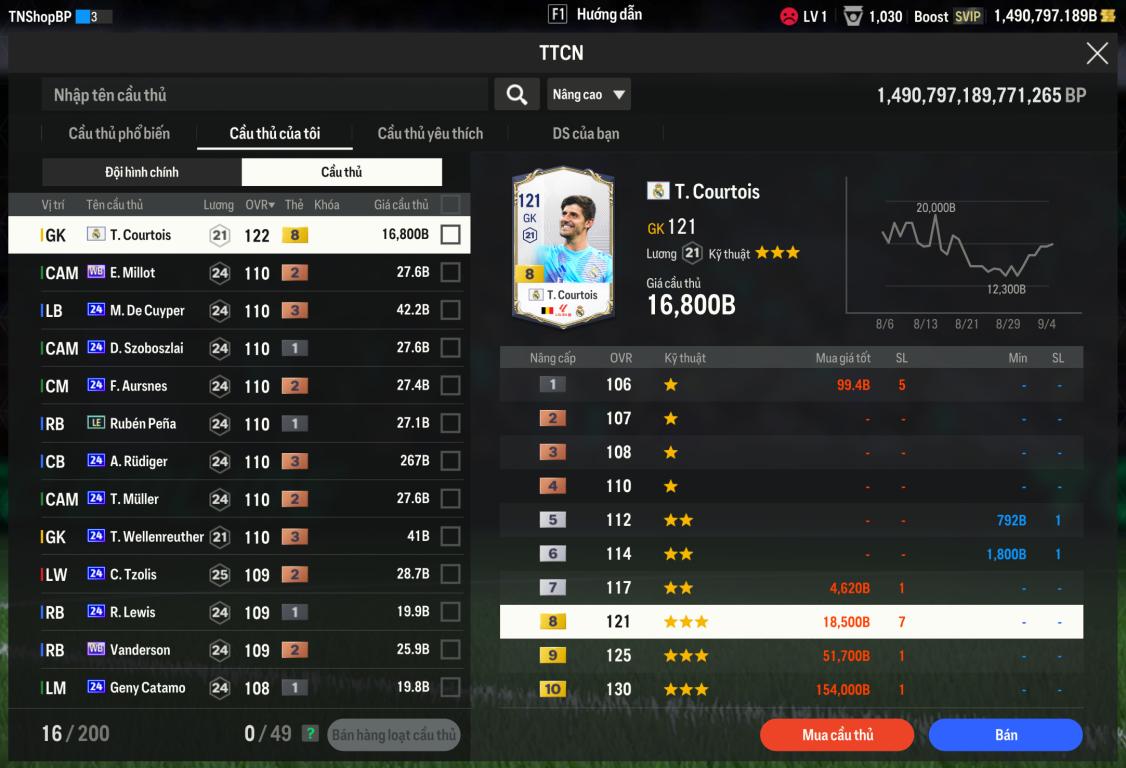The width and height of the screenshot is (1126, 768).
Task: Select the Đội hình chính sub-tab
Action: click(142, 172)
